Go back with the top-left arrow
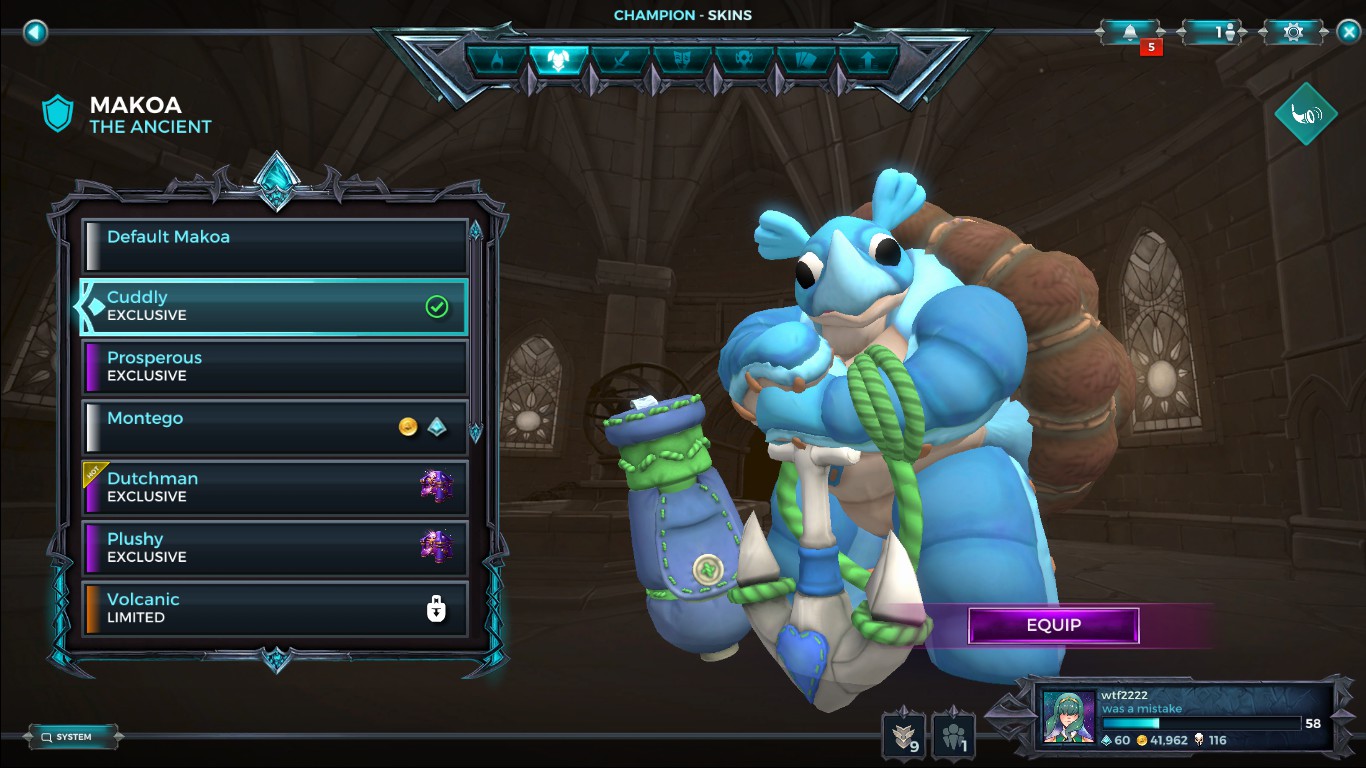 [36, 32]
